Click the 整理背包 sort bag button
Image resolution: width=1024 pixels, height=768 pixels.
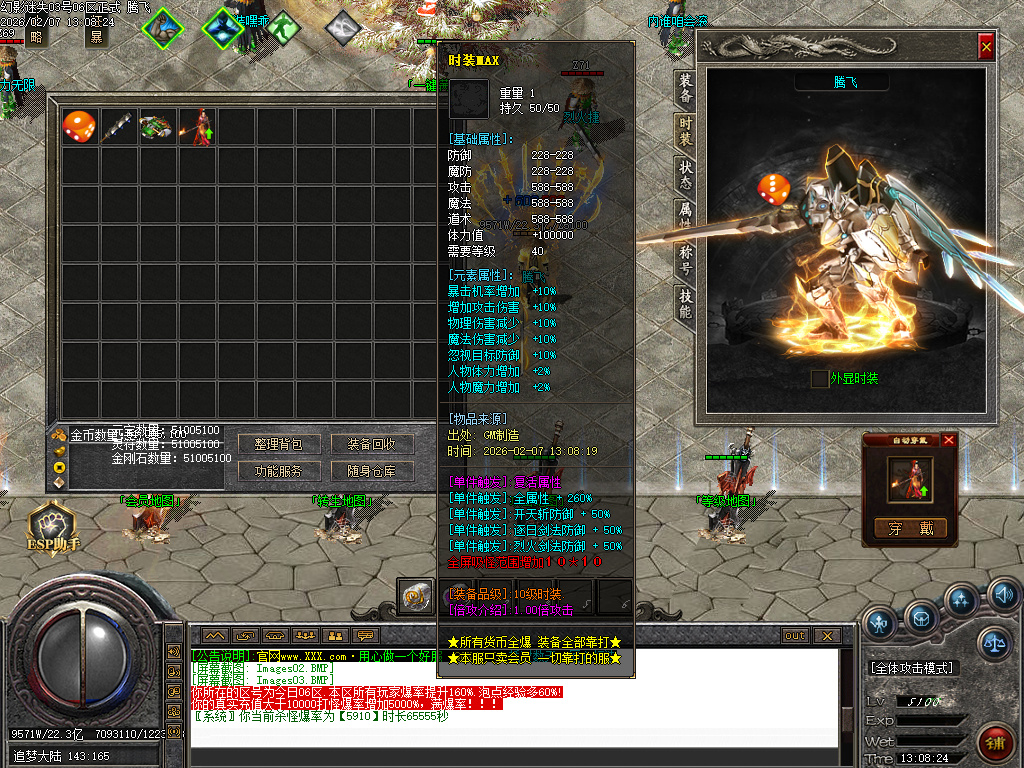coord(279,443)
